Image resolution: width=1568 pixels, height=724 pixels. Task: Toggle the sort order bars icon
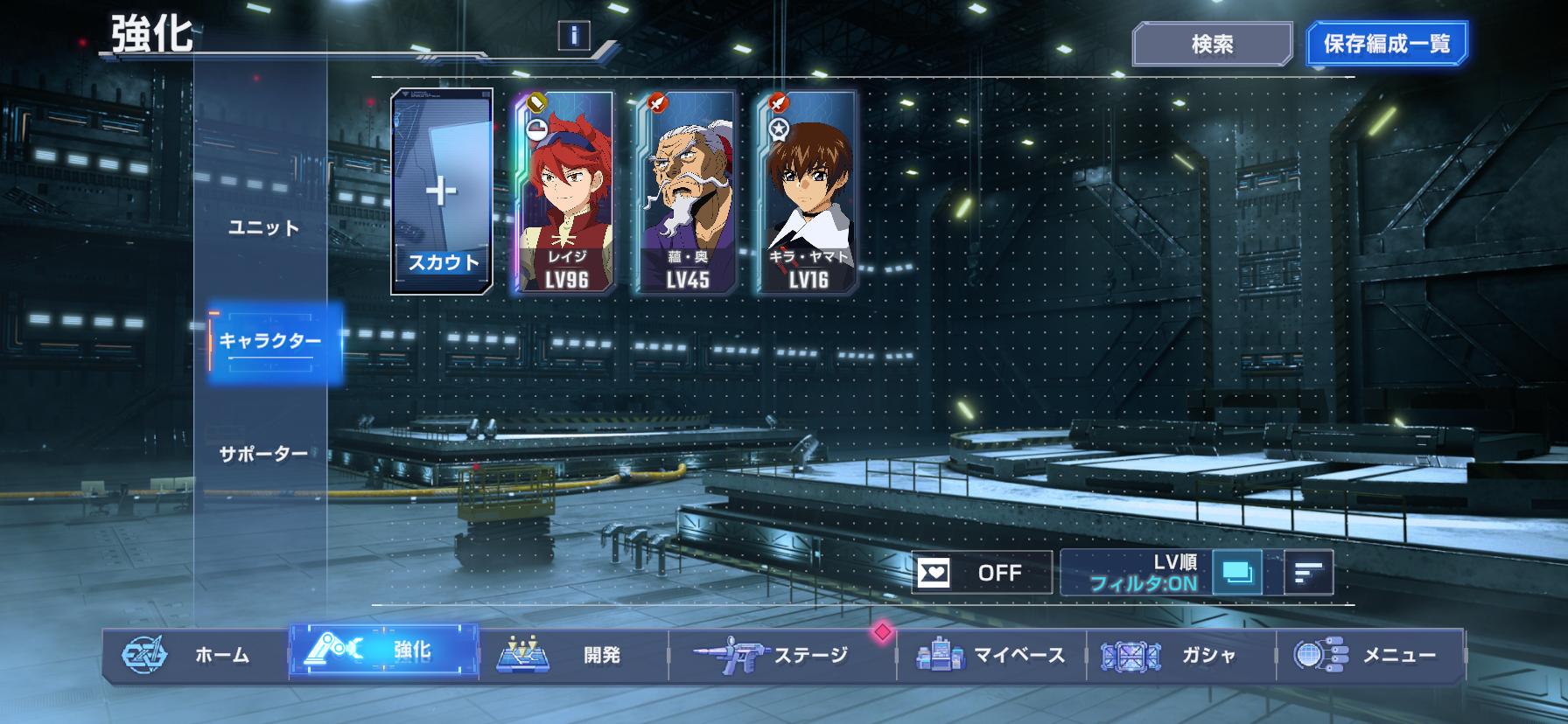pyautogui.click(x=1308, y=573)
